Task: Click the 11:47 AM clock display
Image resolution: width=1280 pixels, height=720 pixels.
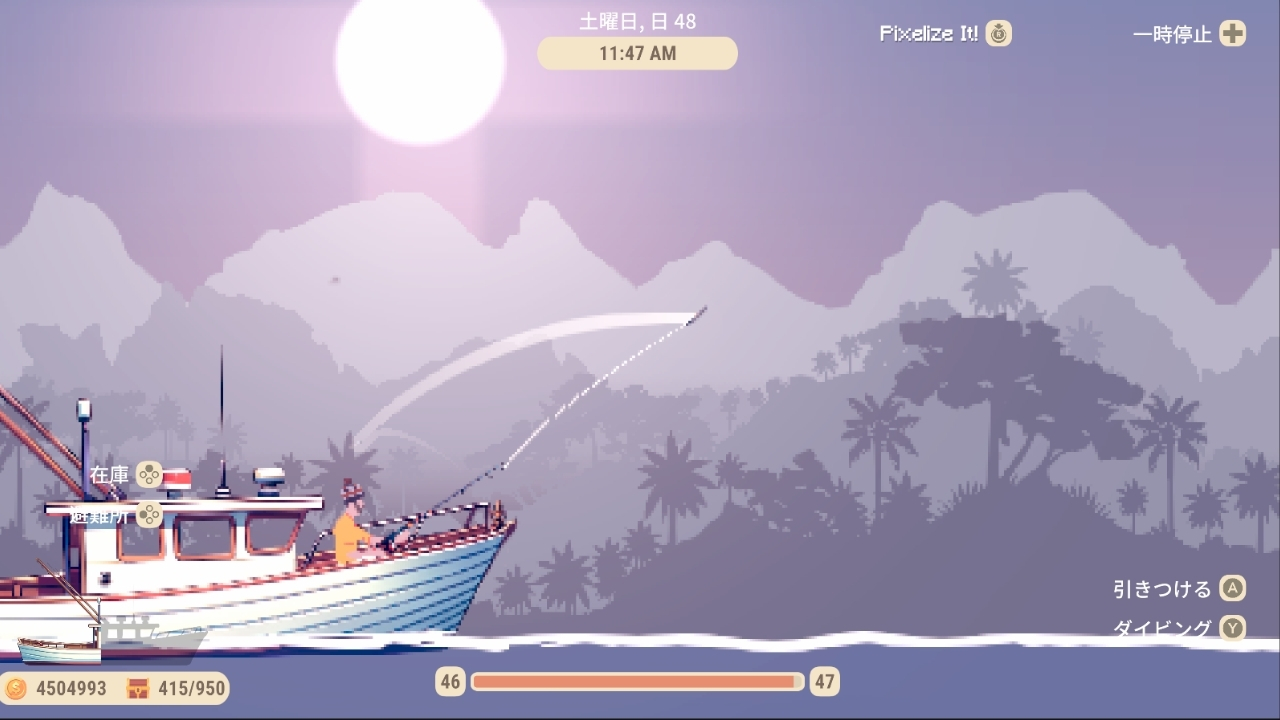Action: click(637, 53)
